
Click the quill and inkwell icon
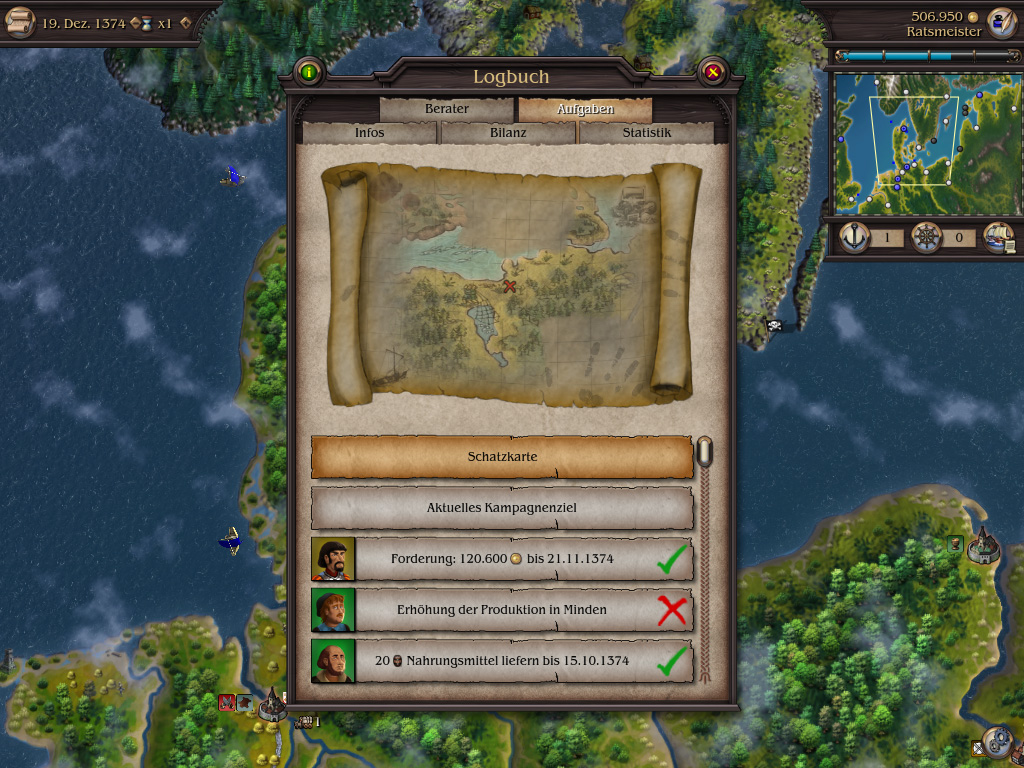[x=1001, y=22]
